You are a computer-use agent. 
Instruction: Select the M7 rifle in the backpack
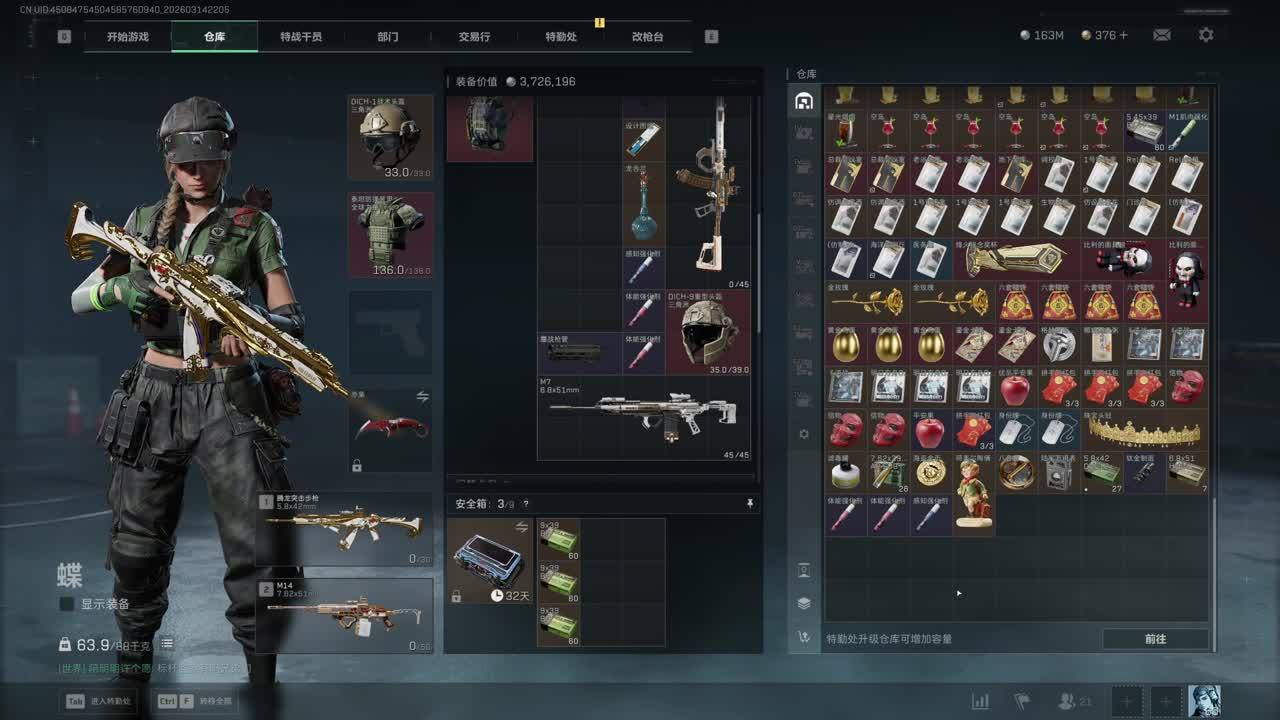(644, 417)
